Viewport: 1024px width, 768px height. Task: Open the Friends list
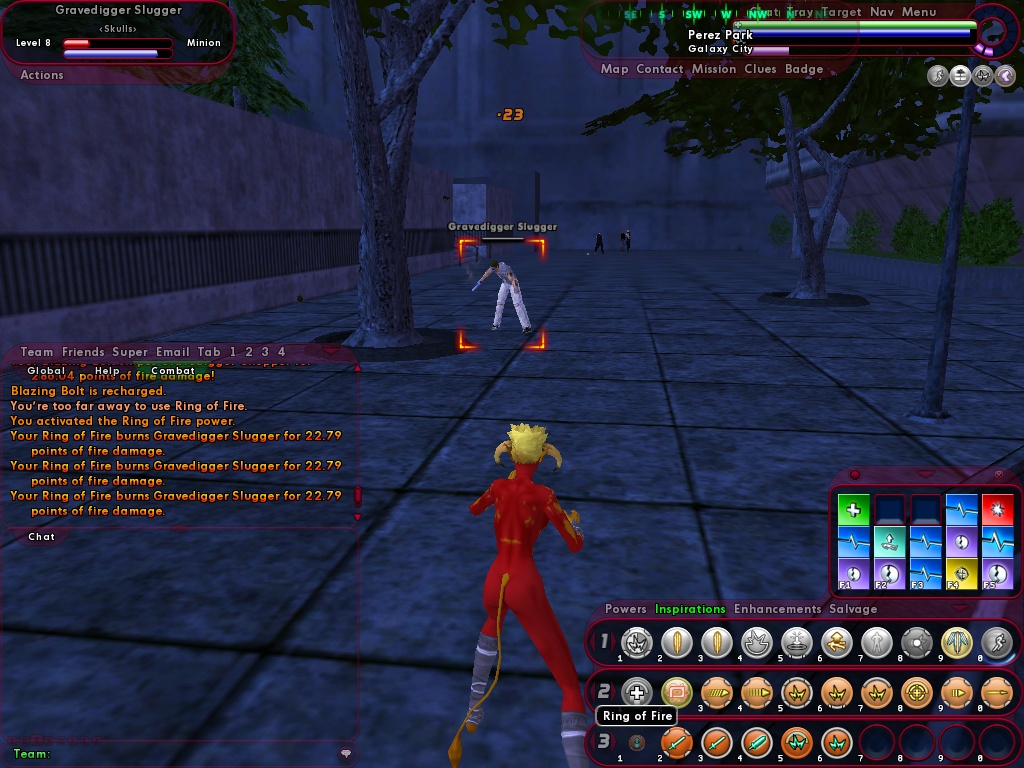pos(83,352)
